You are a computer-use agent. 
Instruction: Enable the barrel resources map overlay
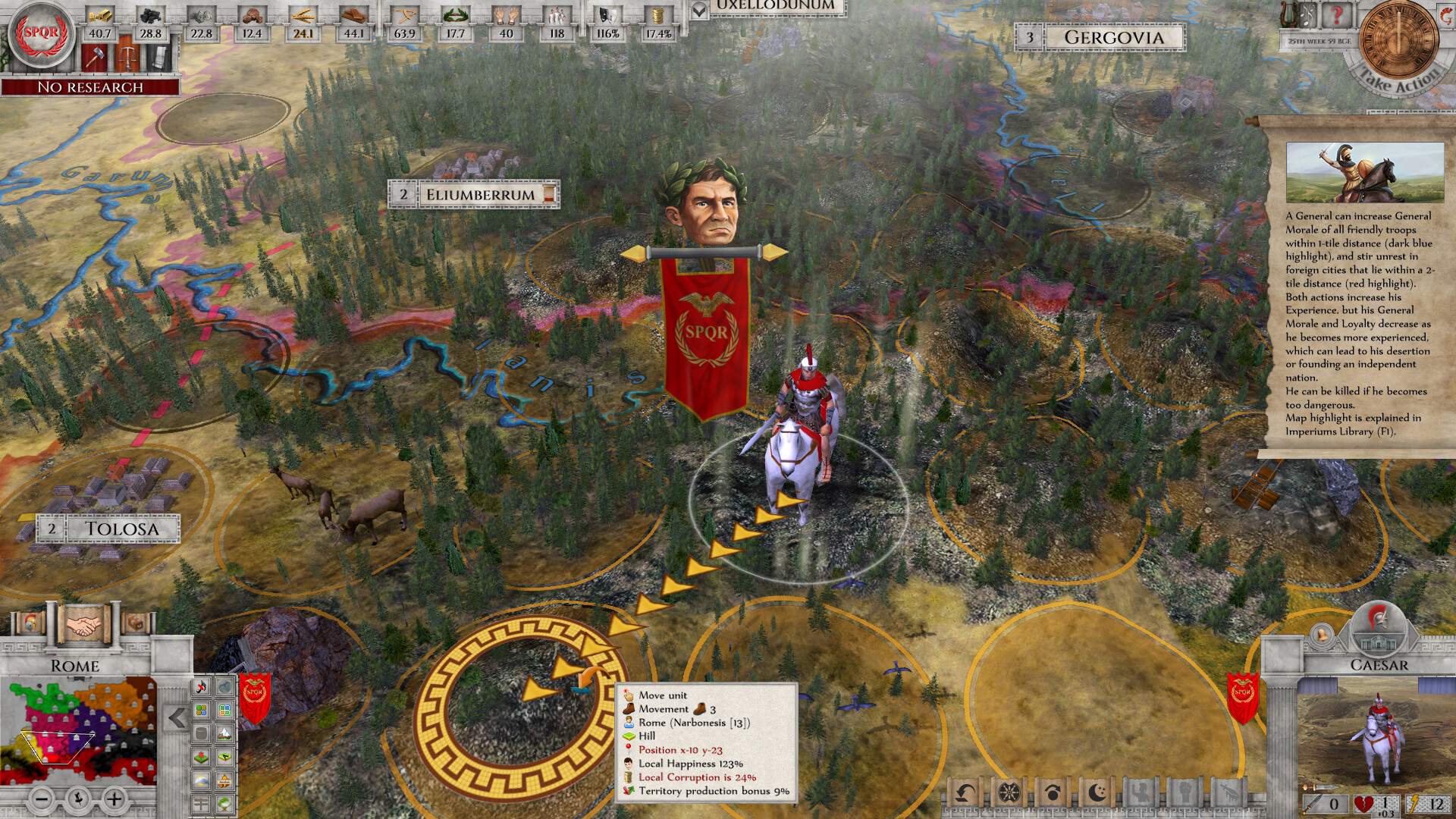click(x=200, y=733)
